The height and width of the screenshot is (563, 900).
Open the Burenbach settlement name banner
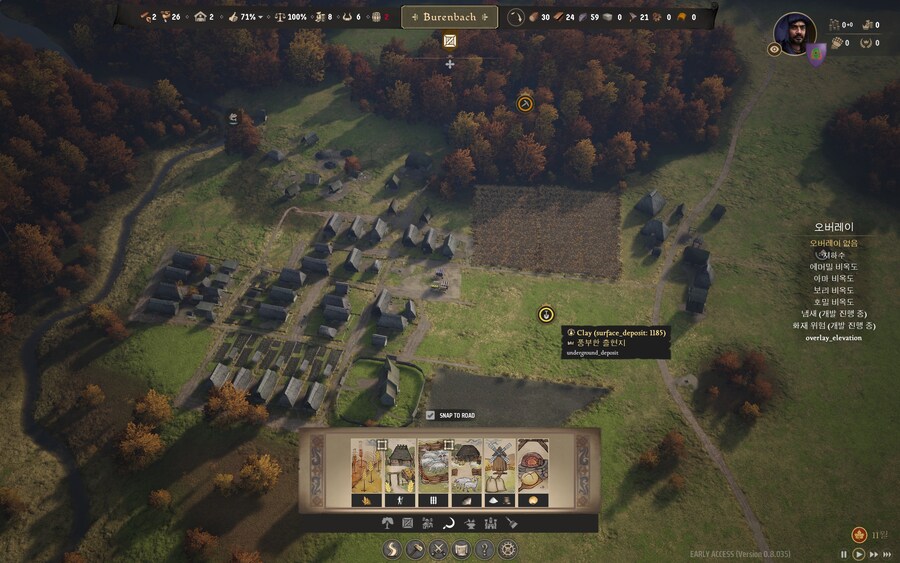(449, 17)
